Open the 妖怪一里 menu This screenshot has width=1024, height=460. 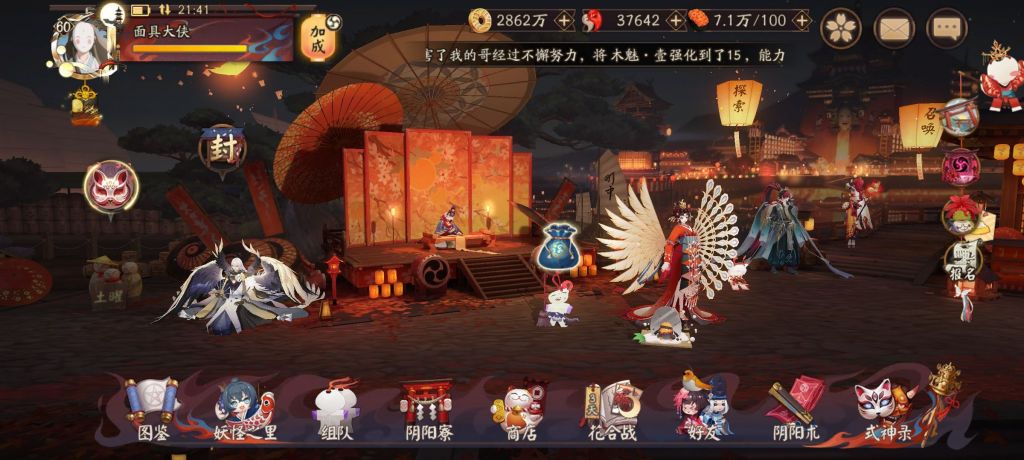tap(244, 410)
